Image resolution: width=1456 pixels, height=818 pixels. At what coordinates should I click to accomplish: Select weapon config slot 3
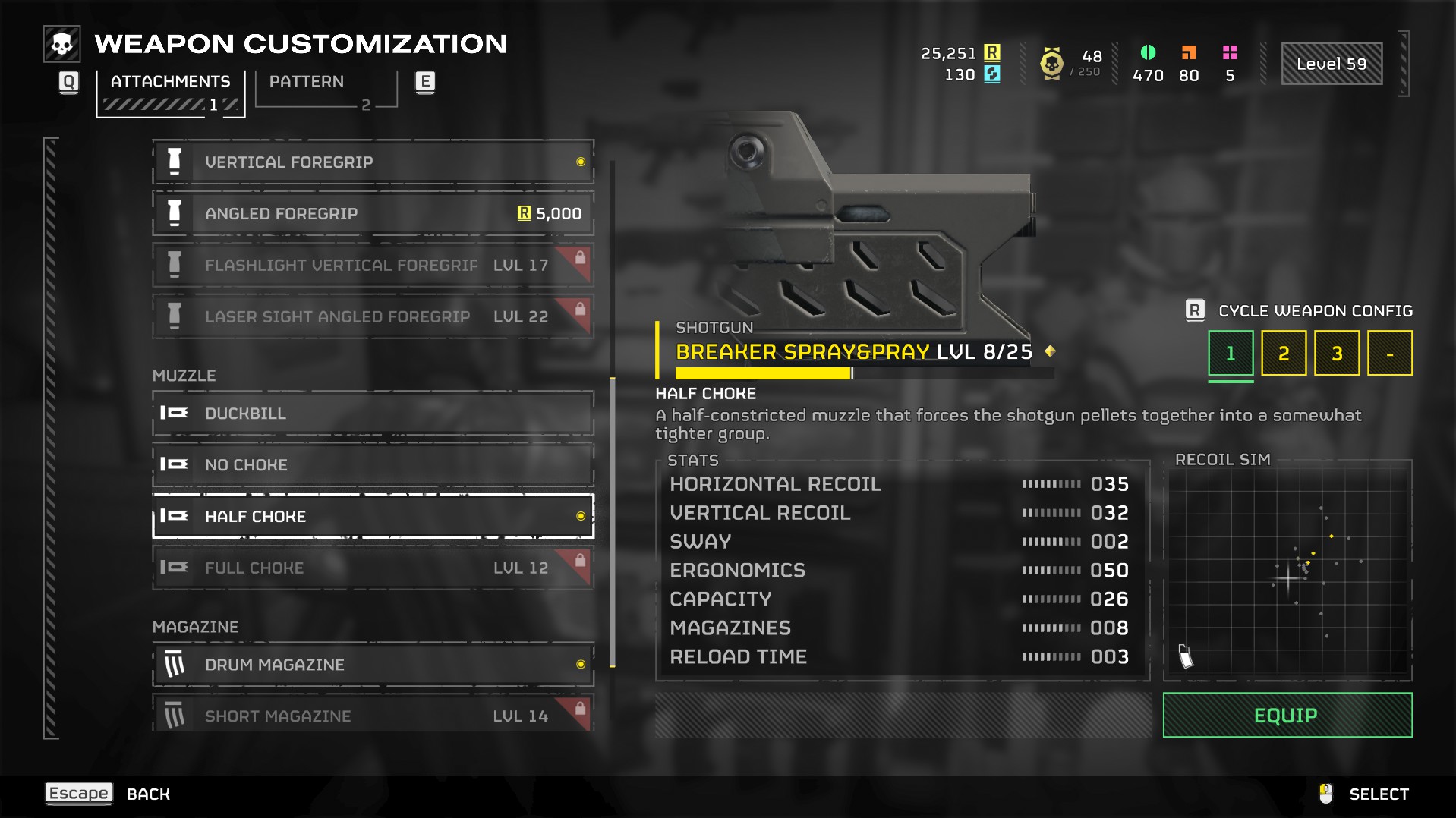point(1337,354)
